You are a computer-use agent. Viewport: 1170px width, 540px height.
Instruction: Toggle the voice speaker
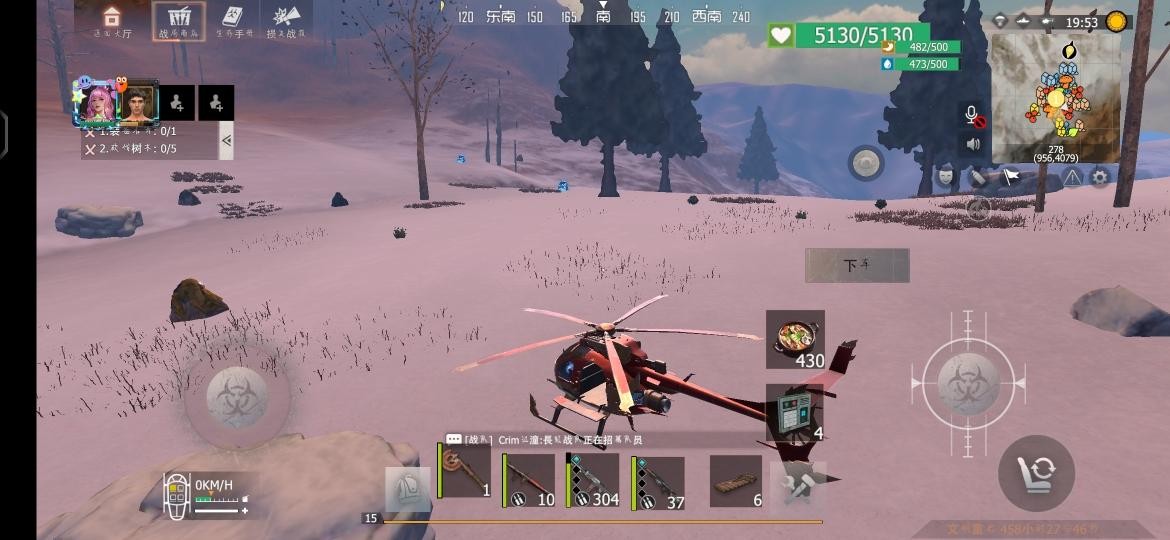(x=972, y=144)
